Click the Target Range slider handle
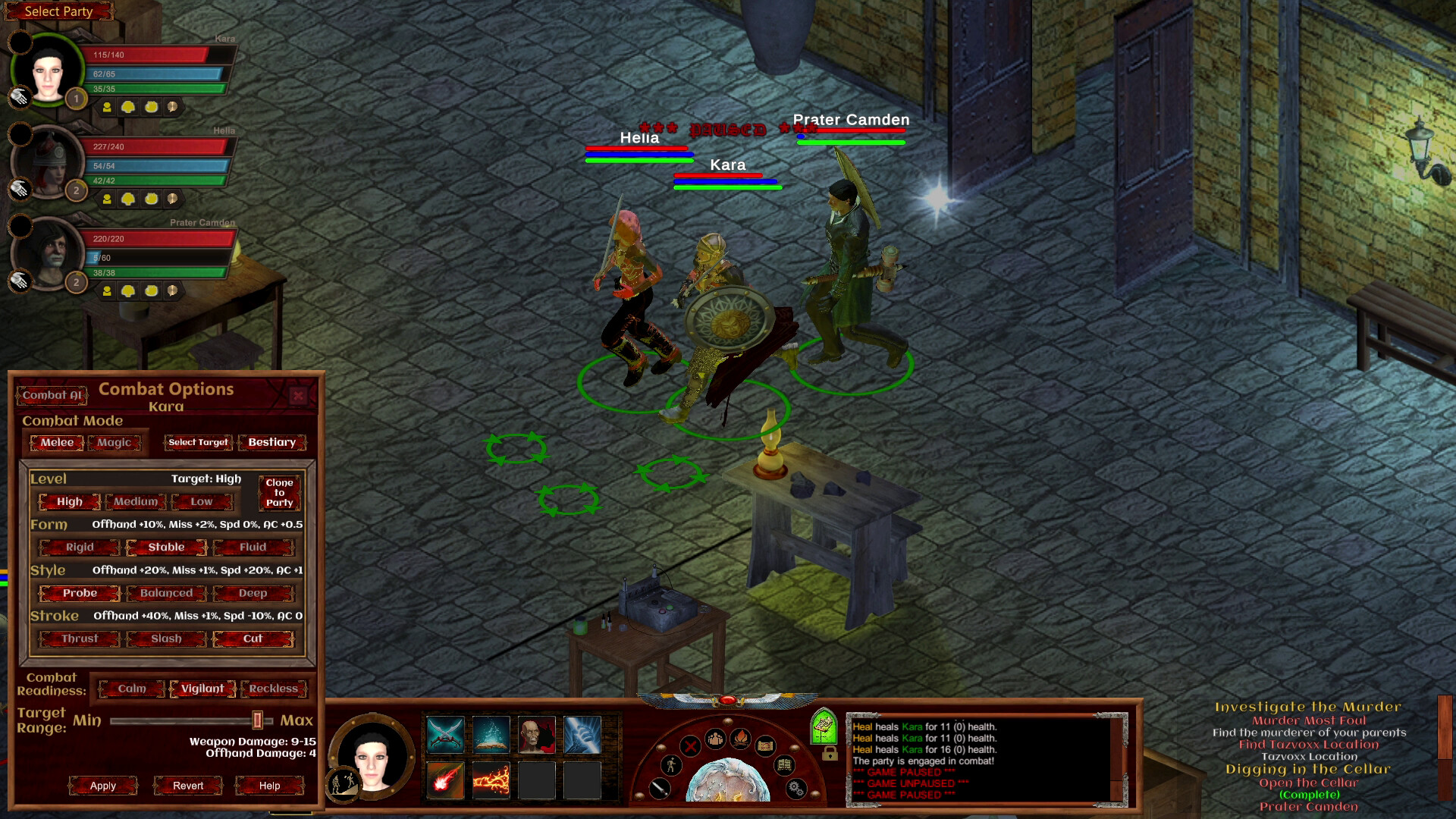 [x=256, y=721]
